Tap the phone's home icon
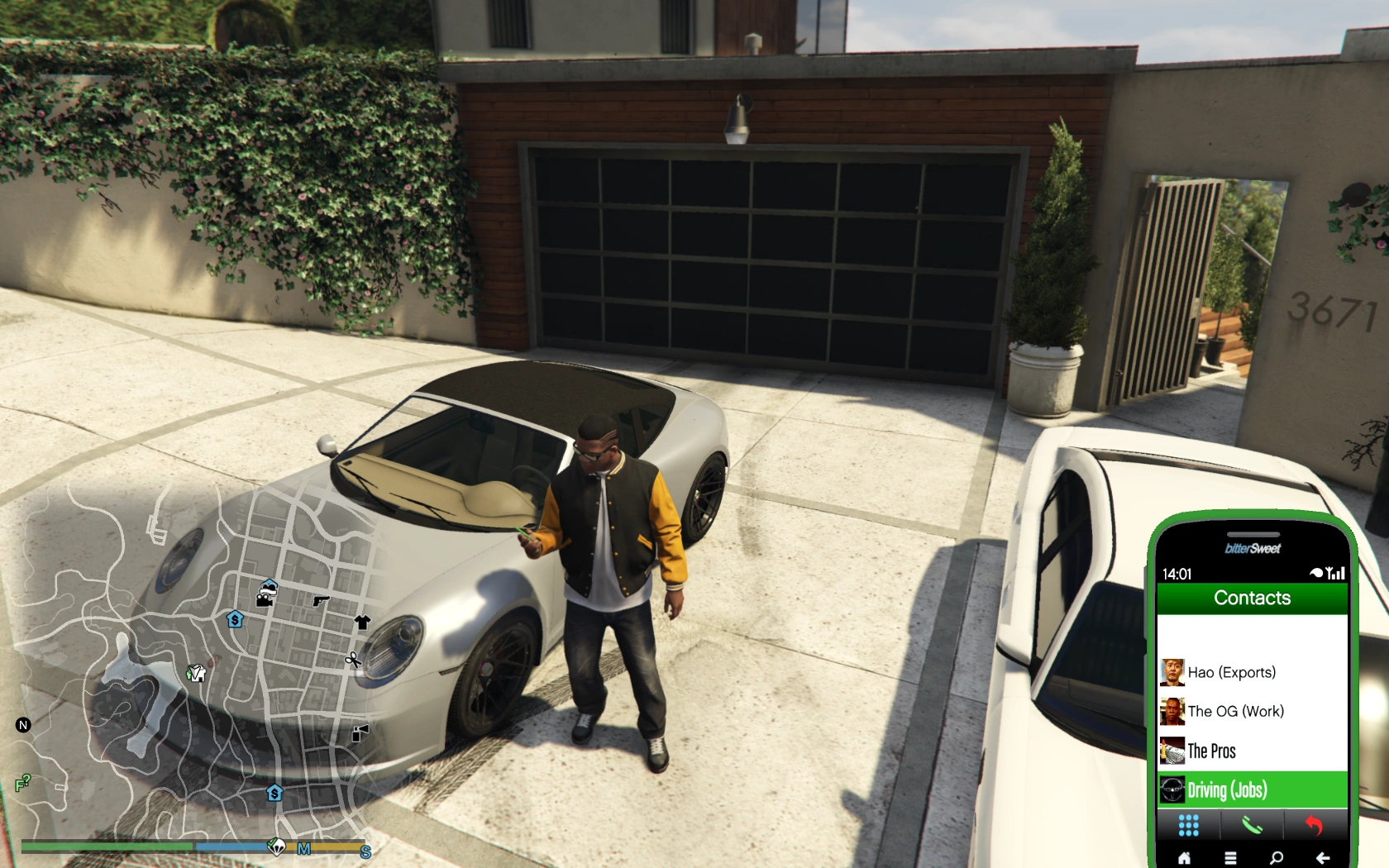 (1184, 858)
